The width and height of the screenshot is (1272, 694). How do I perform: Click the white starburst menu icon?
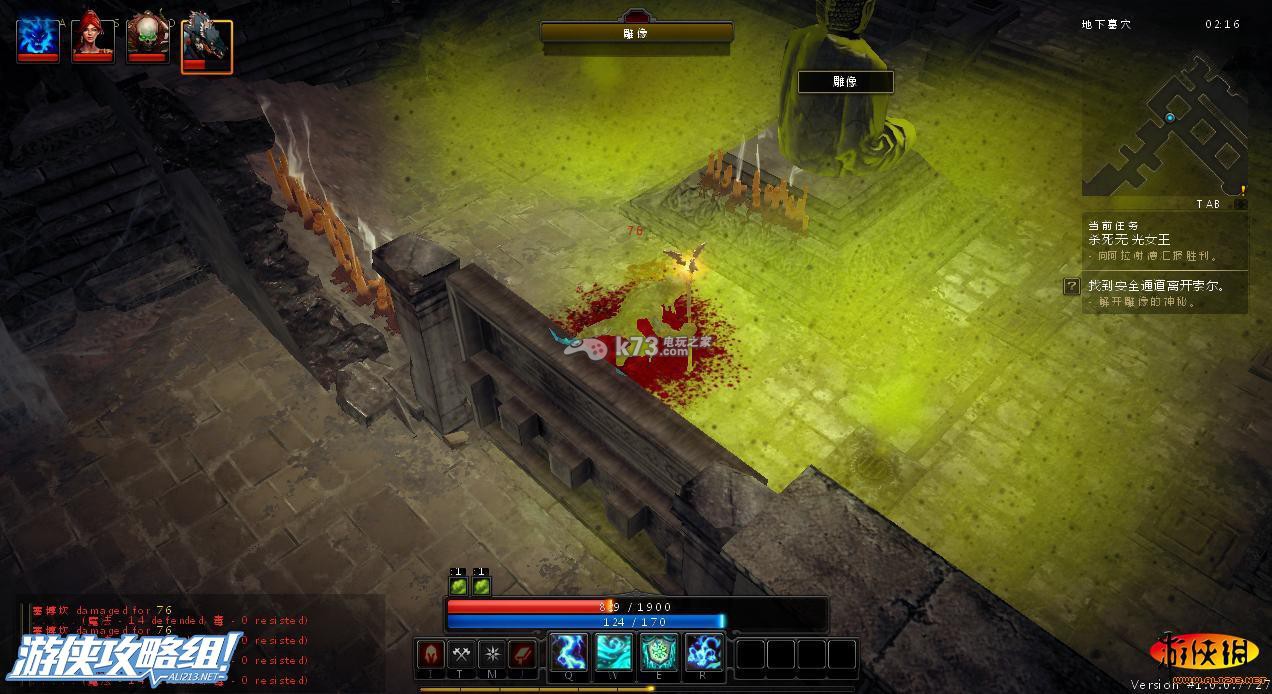tap(492, 654)
